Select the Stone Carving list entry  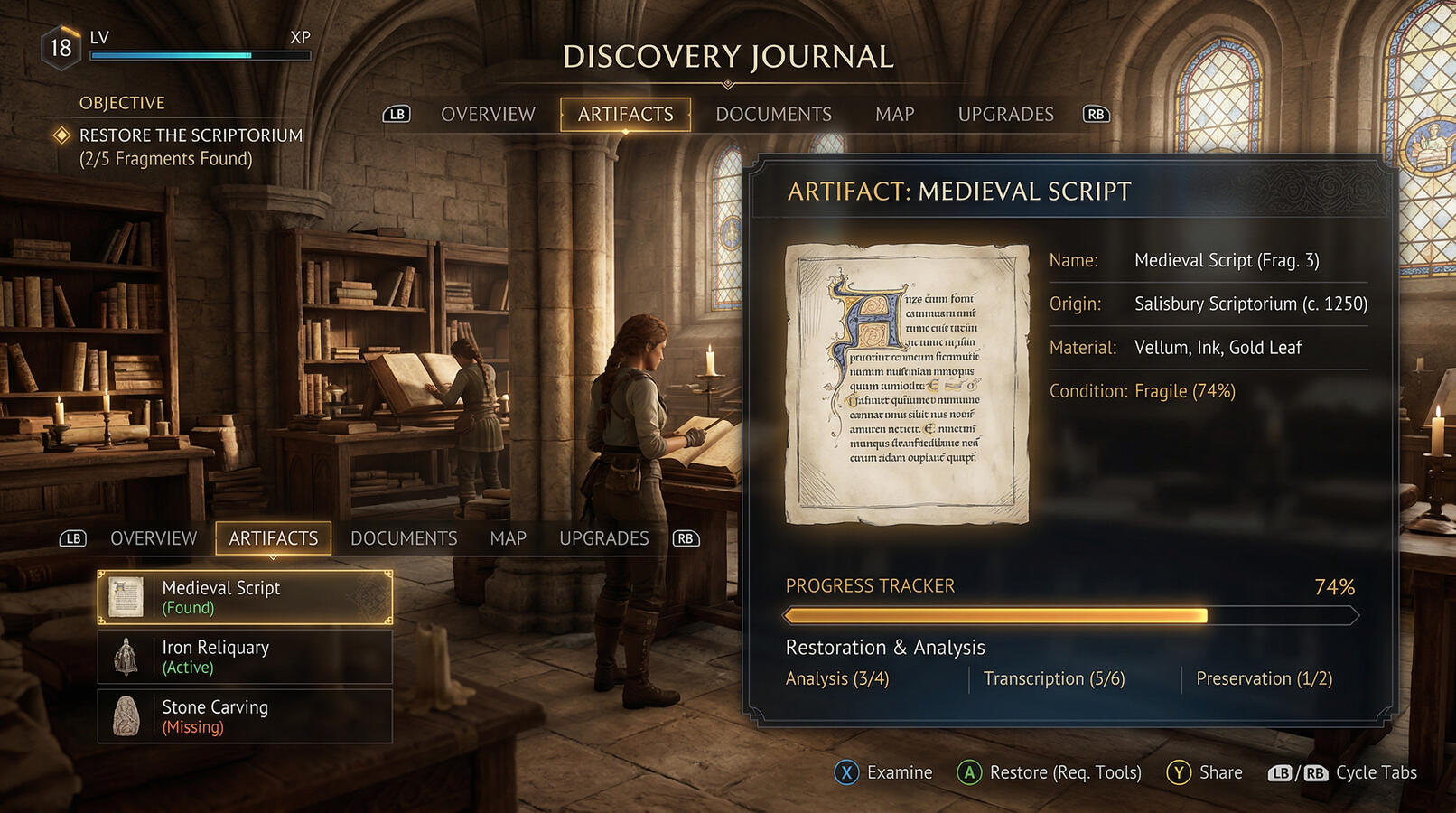pos(245,716)
